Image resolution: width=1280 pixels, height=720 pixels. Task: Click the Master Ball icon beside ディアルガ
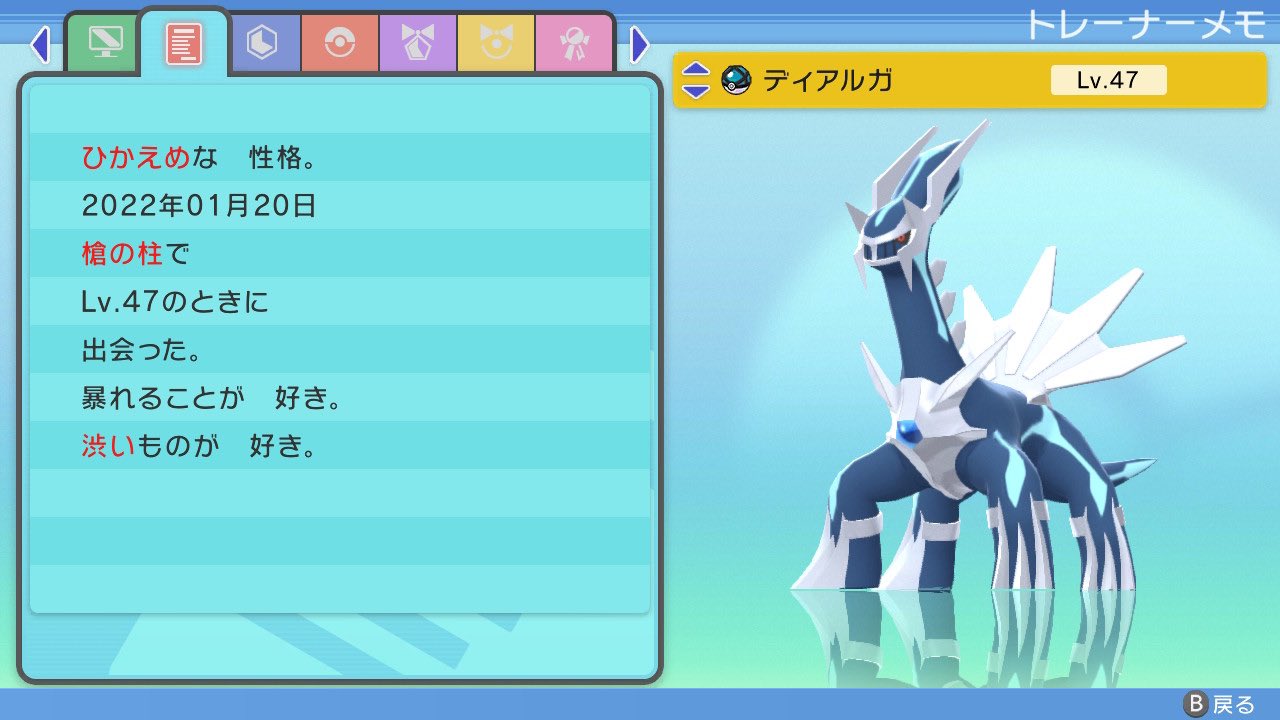738,79
